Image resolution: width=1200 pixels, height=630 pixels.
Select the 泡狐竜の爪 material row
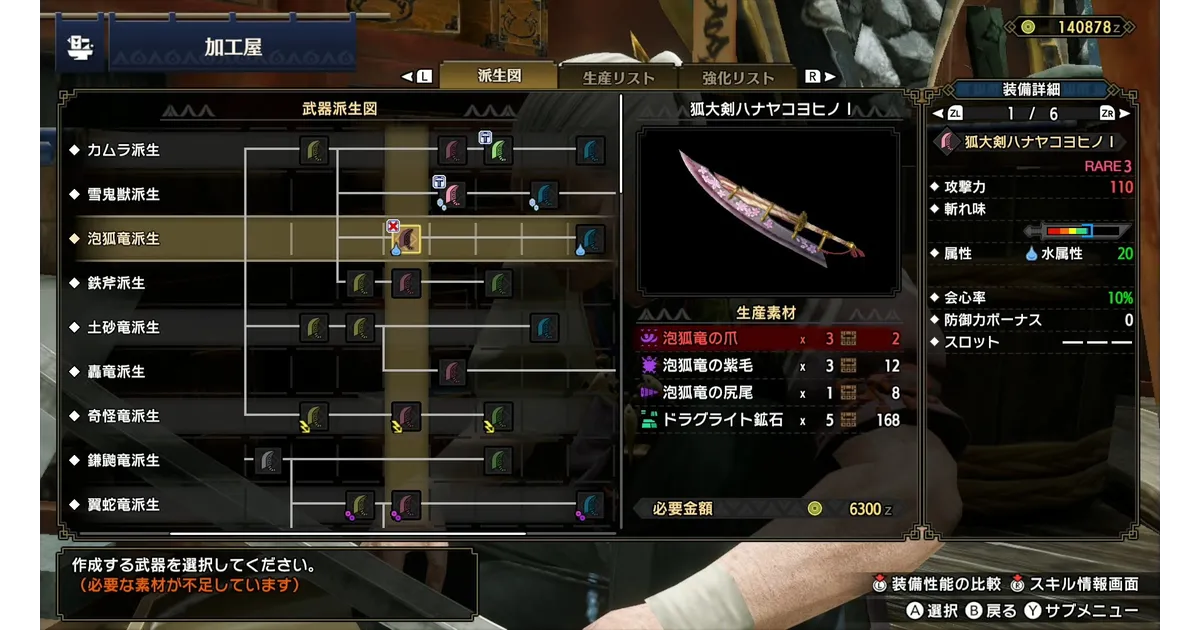pyautogui.click(x=768, y=338)
